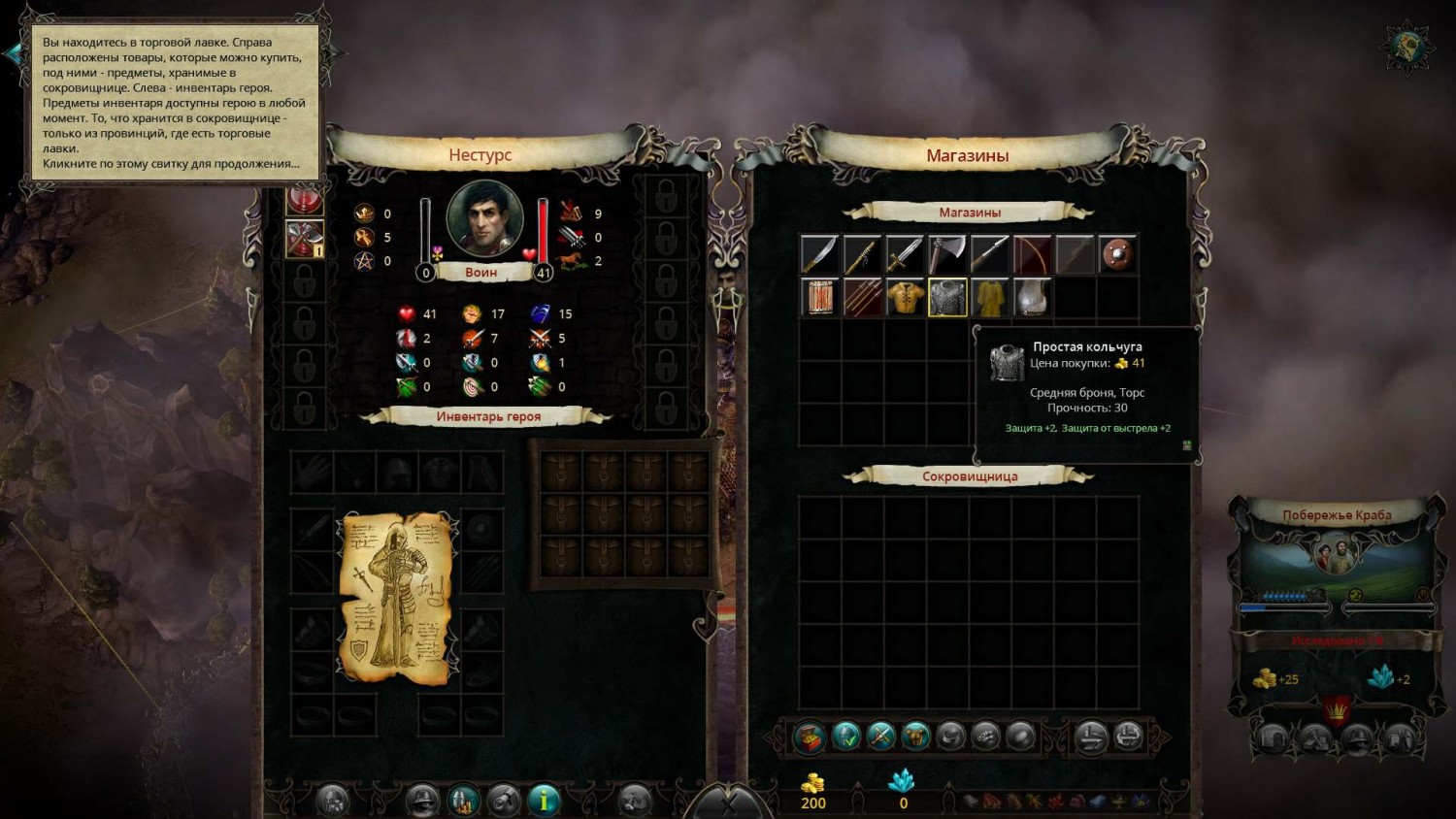This screenshot has width=1456, height=819.
Task: Select the curved saber in the shop
Action: [819, 254]
